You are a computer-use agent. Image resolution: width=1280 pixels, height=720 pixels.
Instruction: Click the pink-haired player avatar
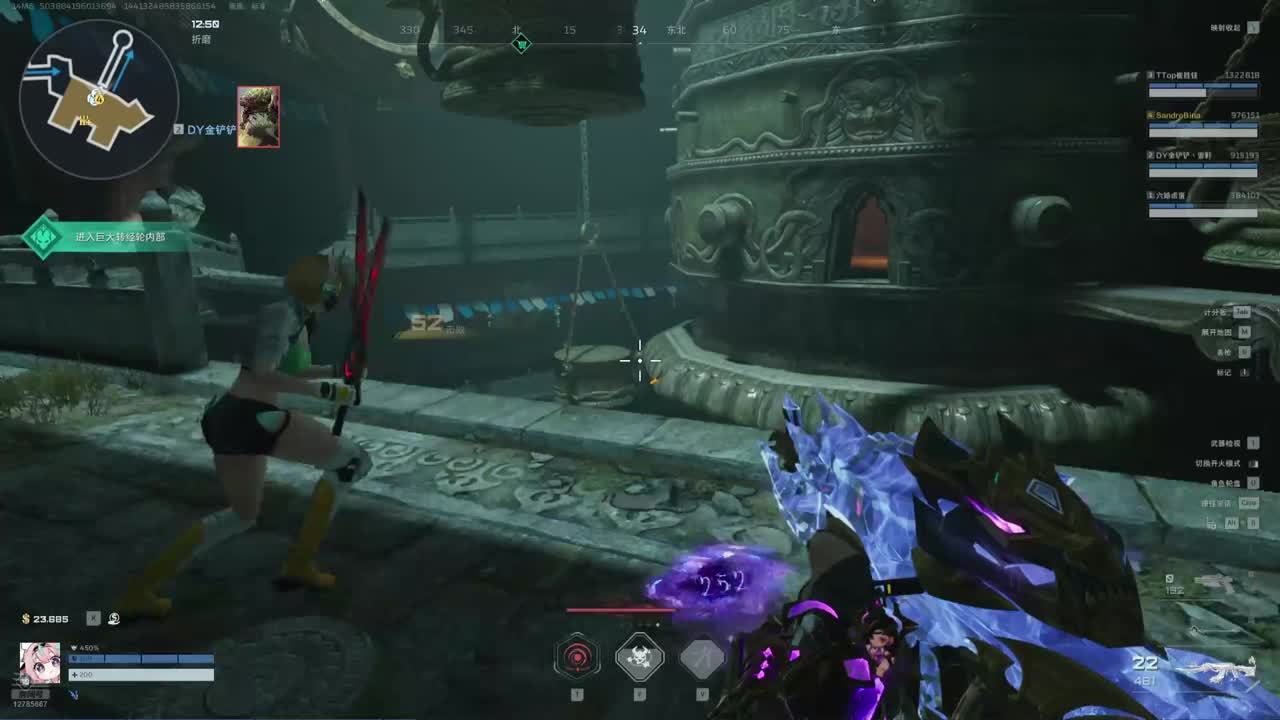(x=40, y=663)
